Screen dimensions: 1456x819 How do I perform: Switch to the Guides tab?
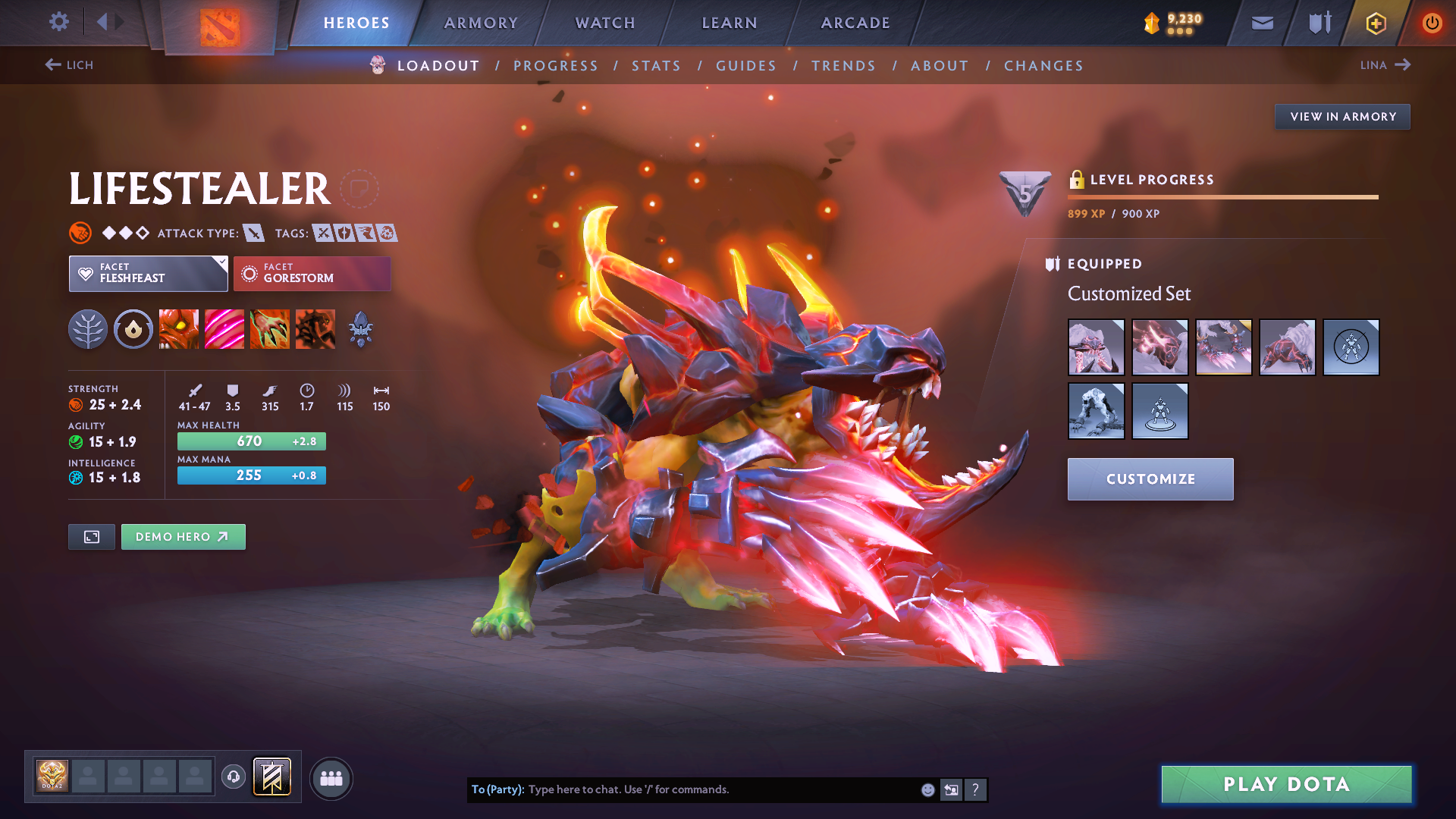click(745, 66)
